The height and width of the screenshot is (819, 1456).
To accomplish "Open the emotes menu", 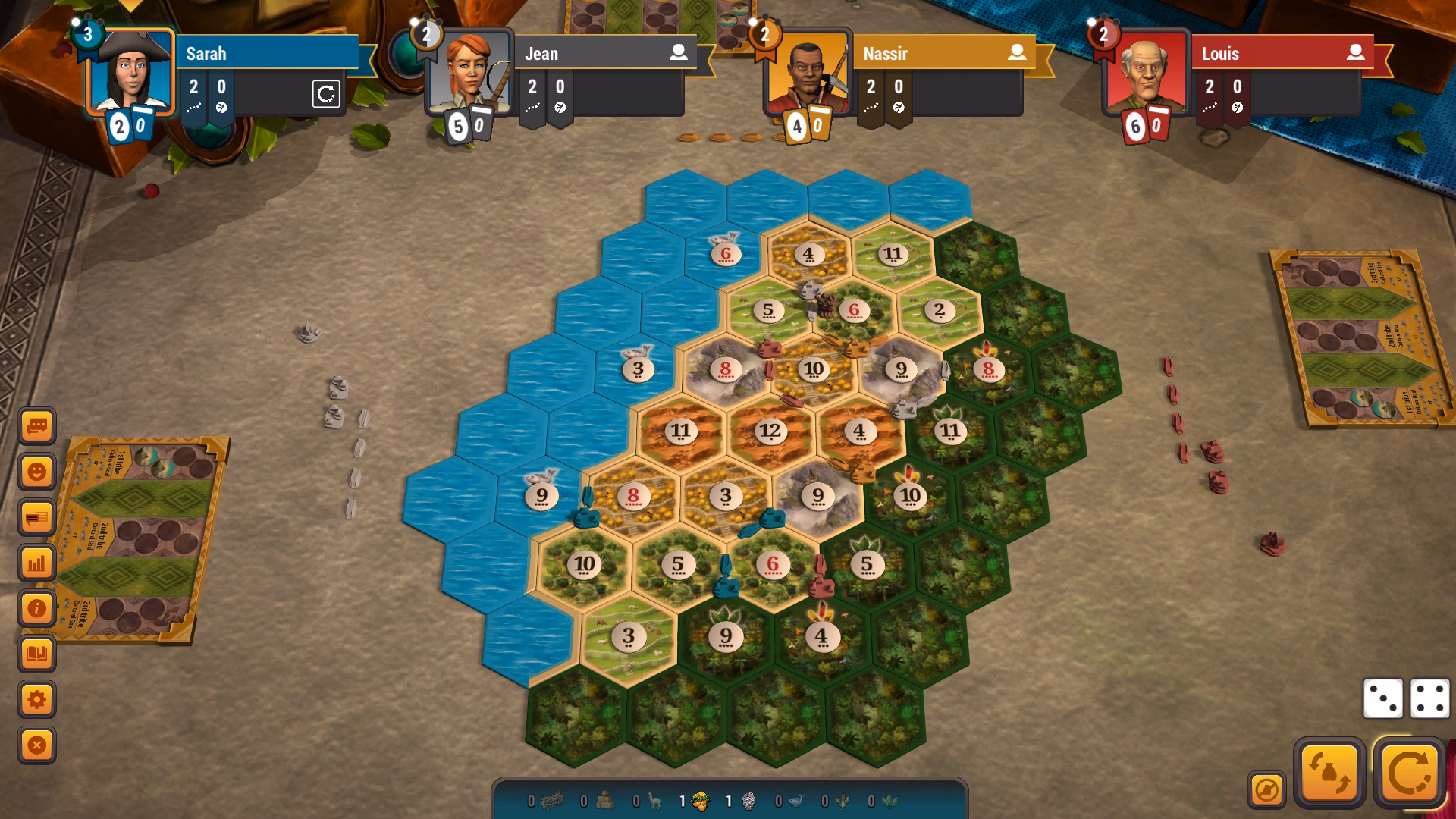I will point(36,471).
